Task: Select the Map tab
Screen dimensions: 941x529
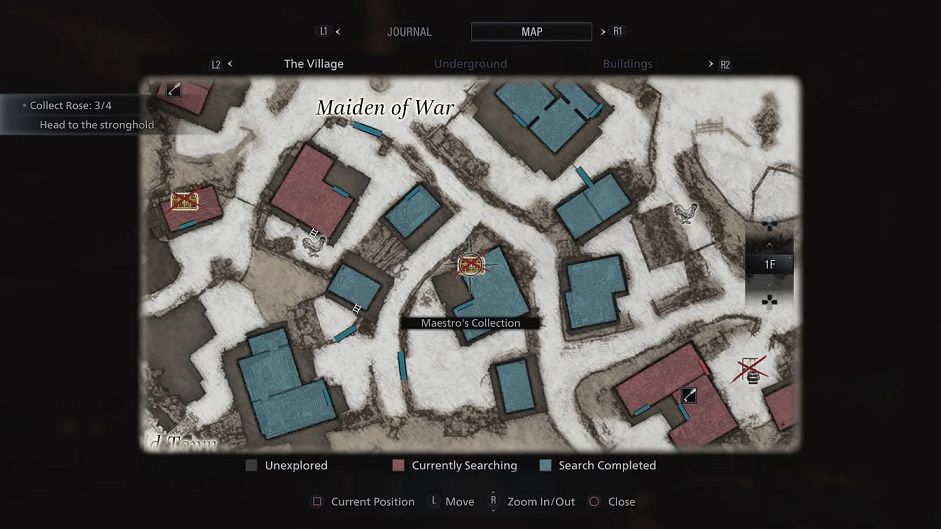Action: point(531,32)
